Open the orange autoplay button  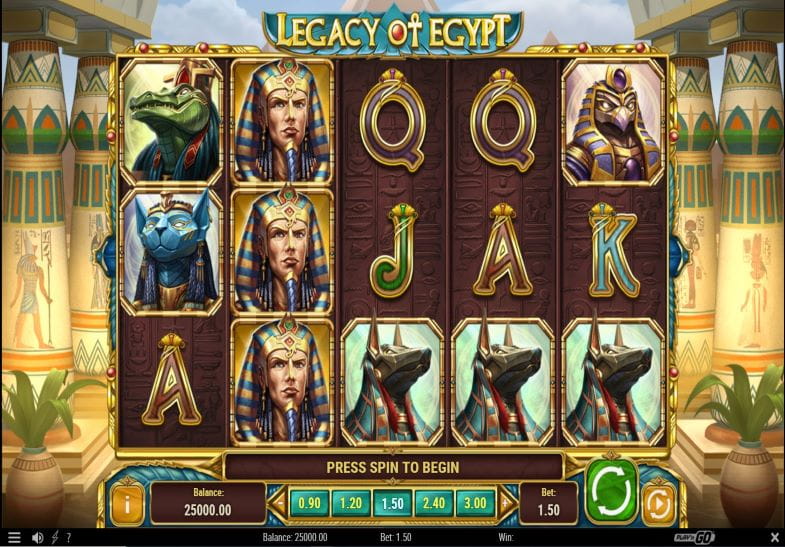[657, 503]
